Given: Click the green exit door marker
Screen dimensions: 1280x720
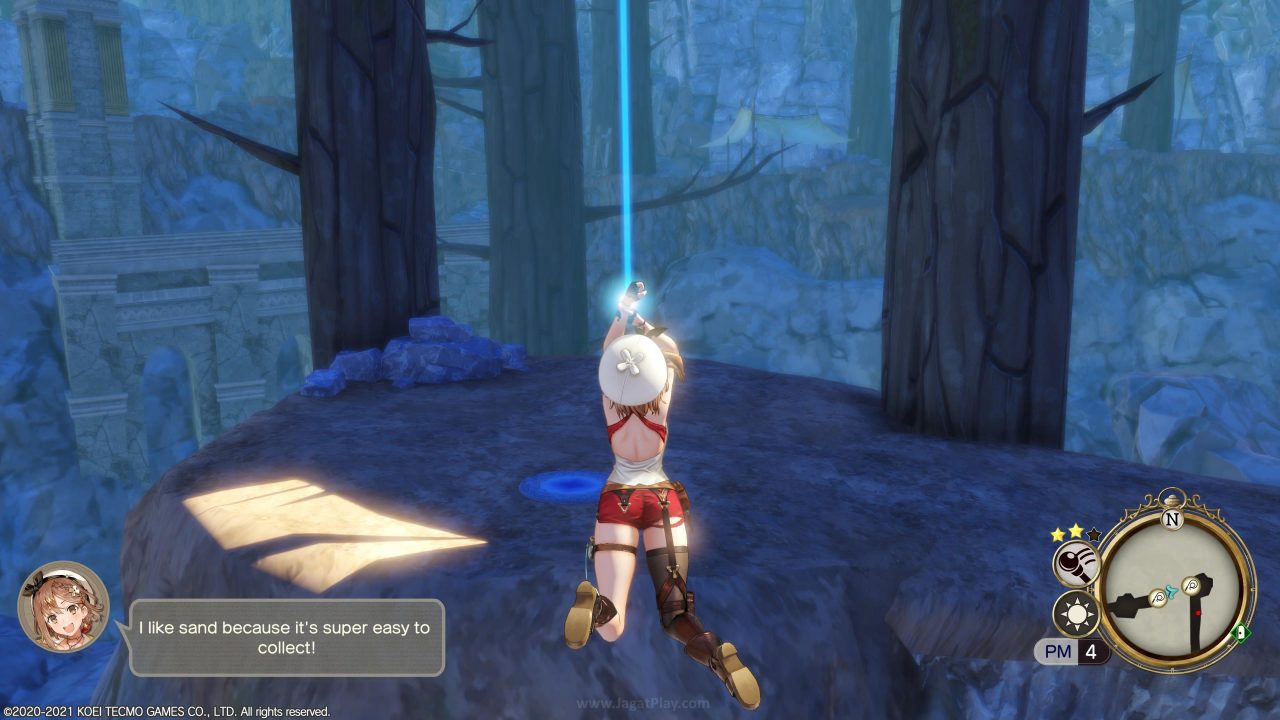Looking at the screenshot, I should tap(1242, 631).
